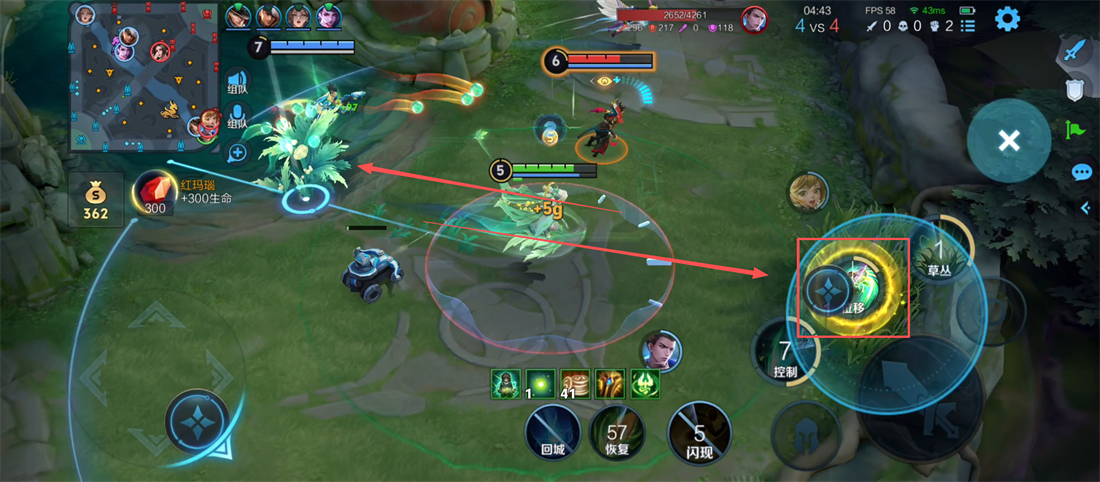Open the gear settings menu
1100x482 pixels.
pos(1007,19)
